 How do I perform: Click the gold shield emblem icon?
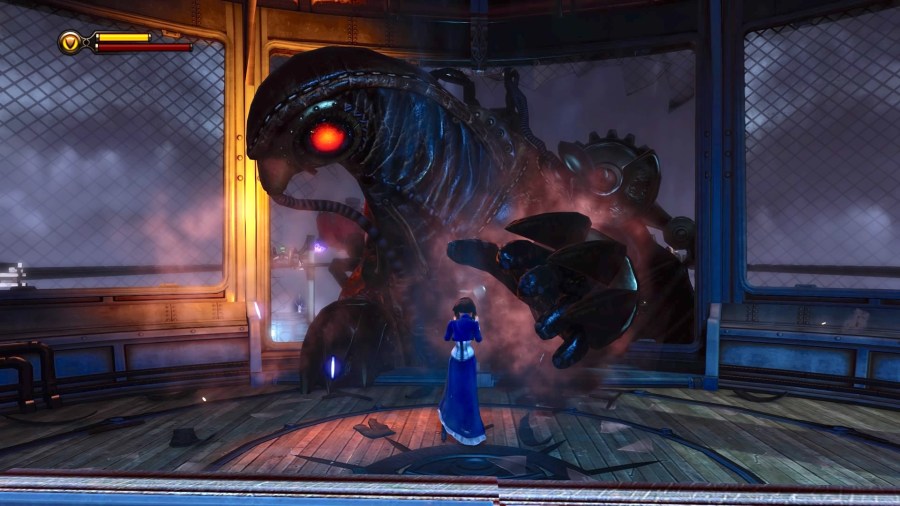point(71,42)
